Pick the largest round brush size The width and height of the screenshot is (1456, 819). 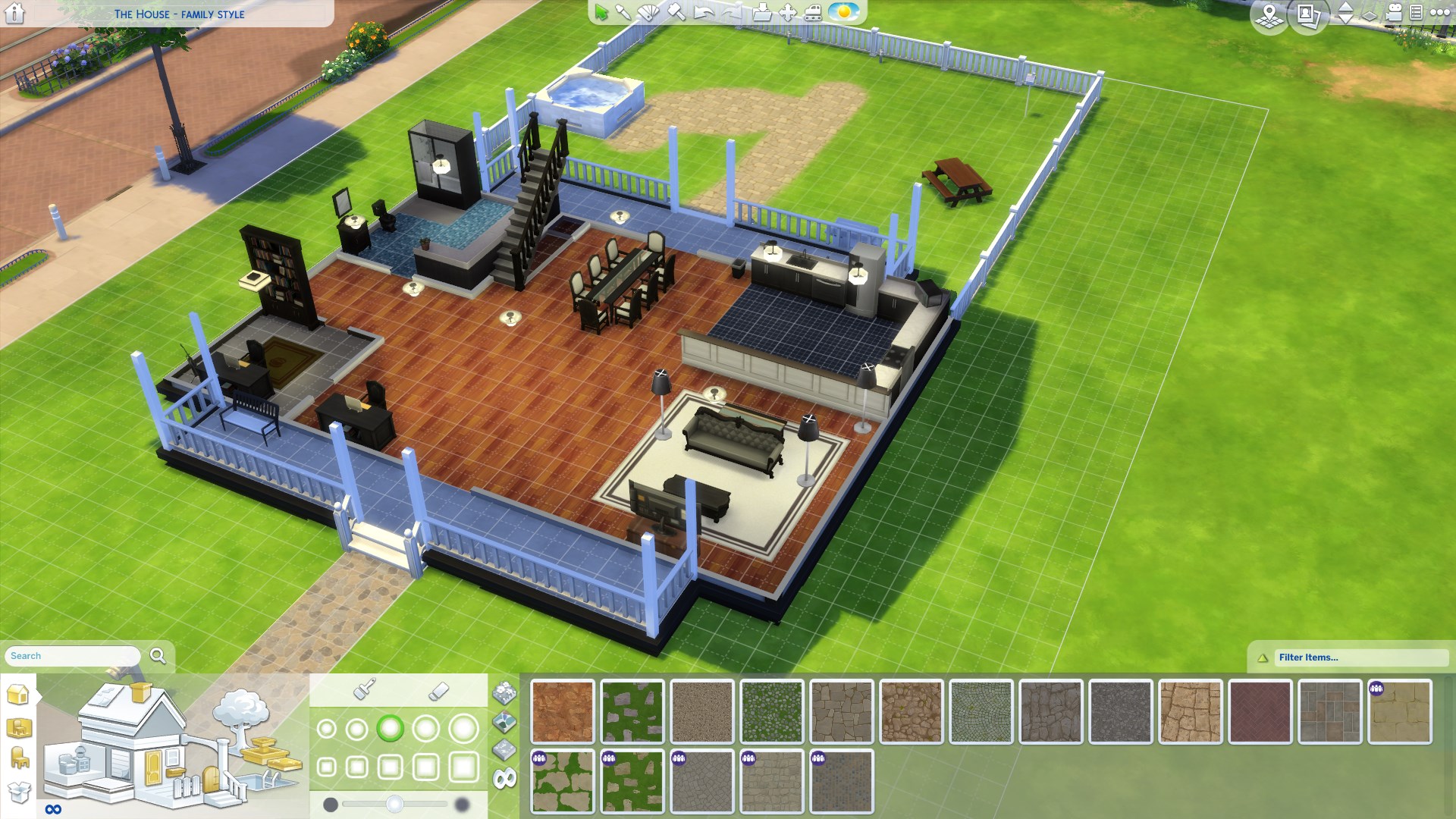pyautogui.click(x=463, y=730)
